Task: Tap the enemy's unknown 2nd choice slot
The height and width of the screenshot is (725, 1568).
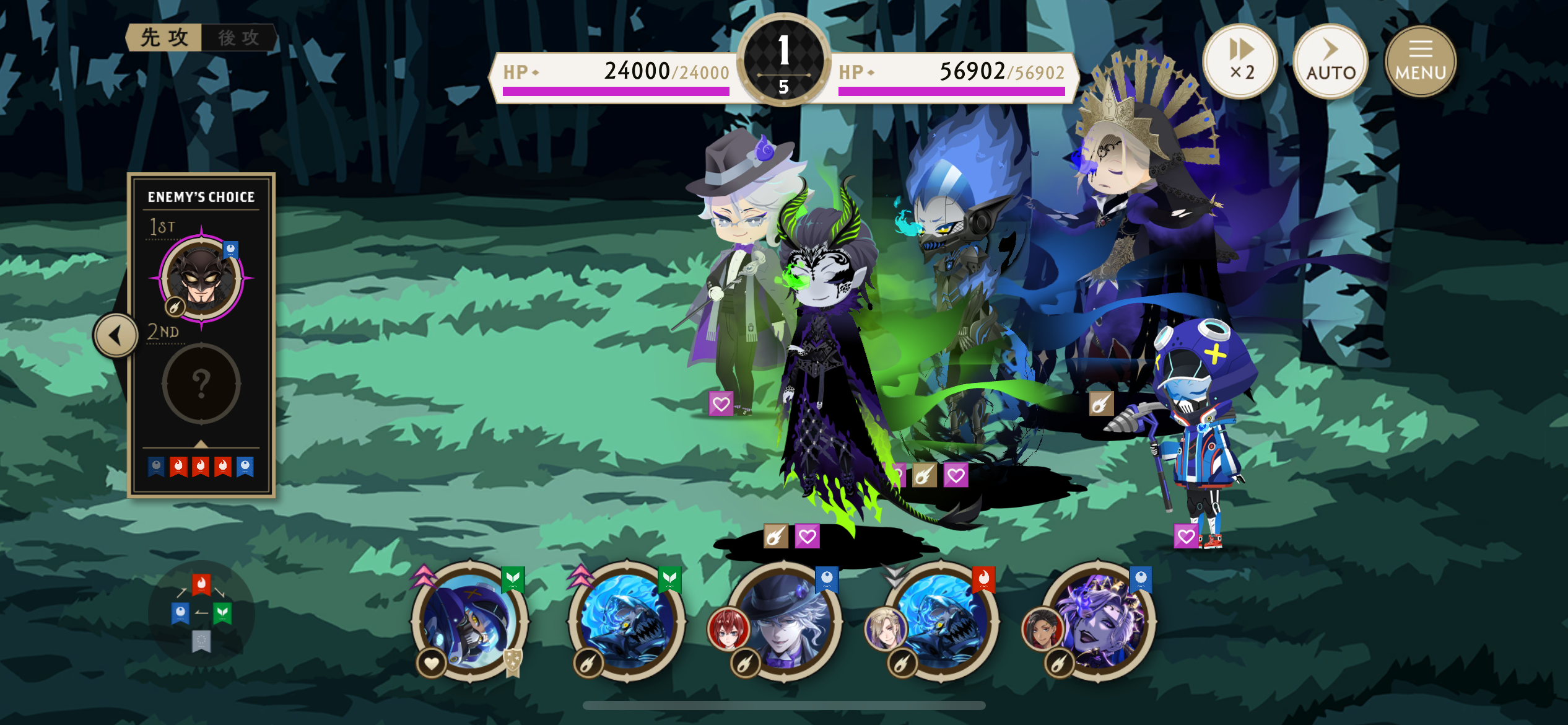Action: (x=201, y=384)
